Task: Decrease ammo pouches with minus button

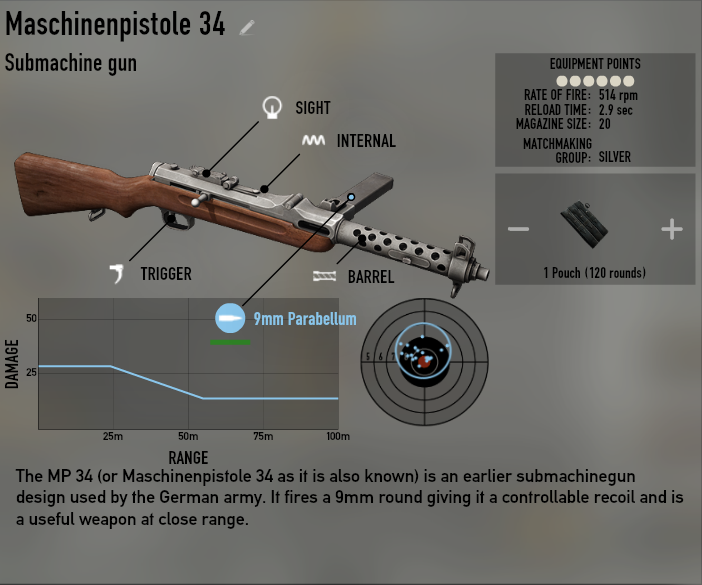Action: (x=518, y=229)
